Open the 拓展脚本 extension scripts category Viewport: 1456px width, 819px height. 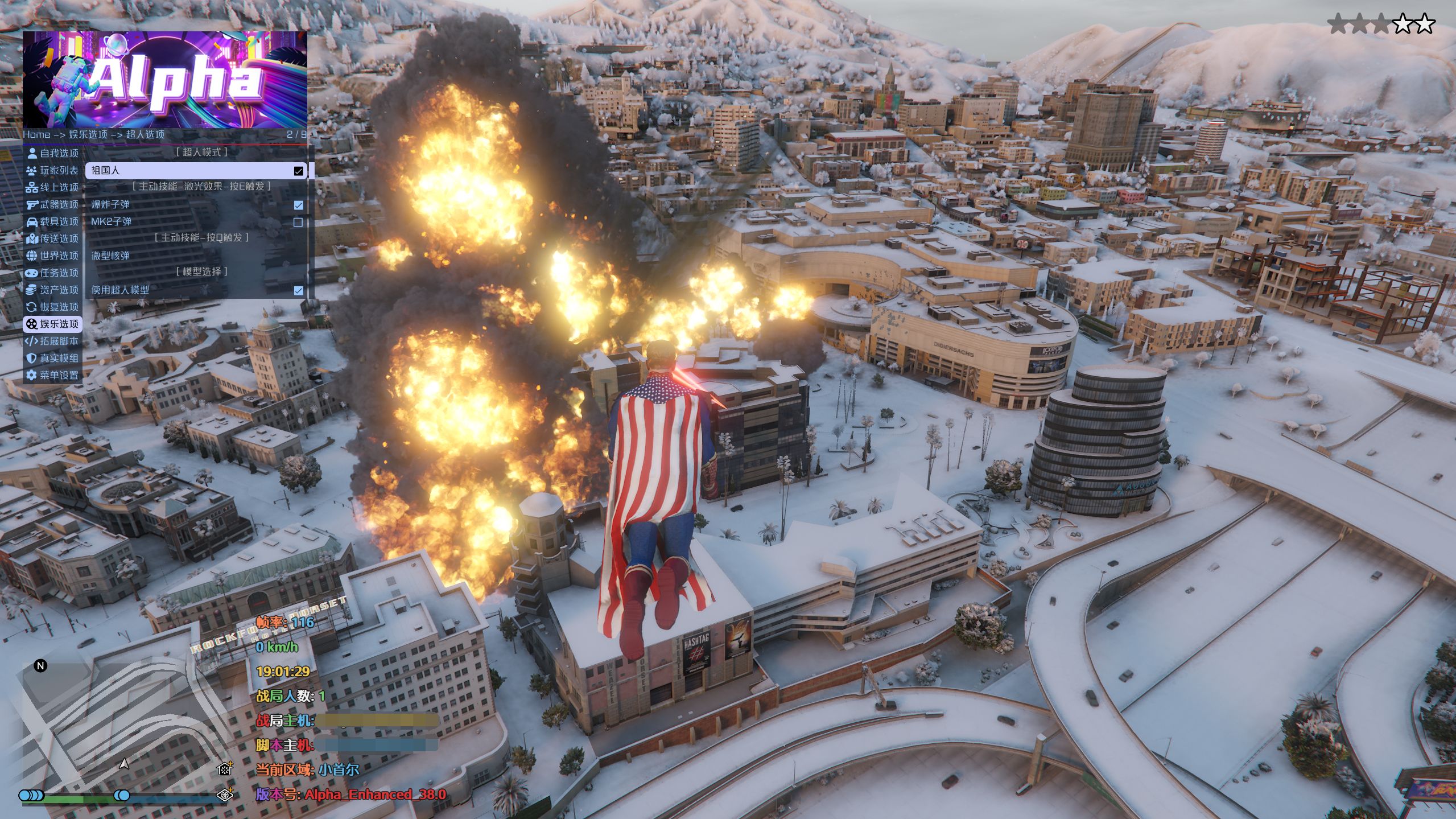[52, 341]
